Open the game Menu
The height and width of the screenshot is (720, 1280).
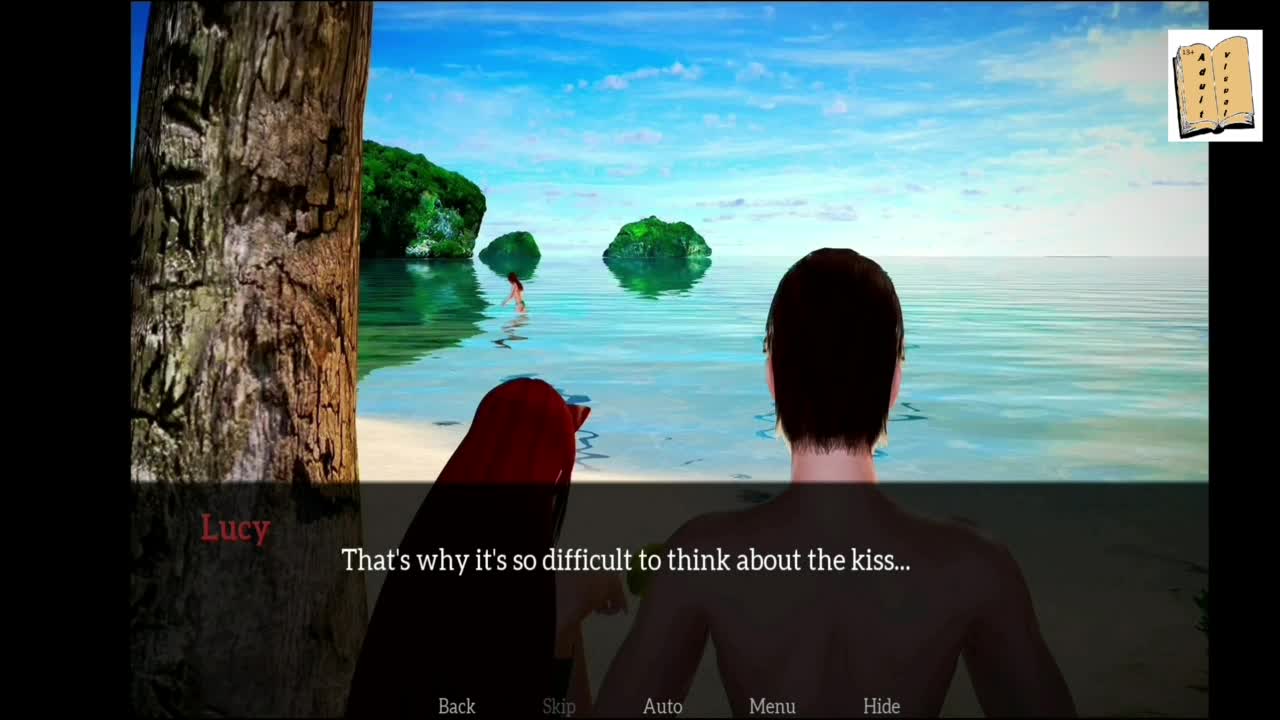coord(772,706)
